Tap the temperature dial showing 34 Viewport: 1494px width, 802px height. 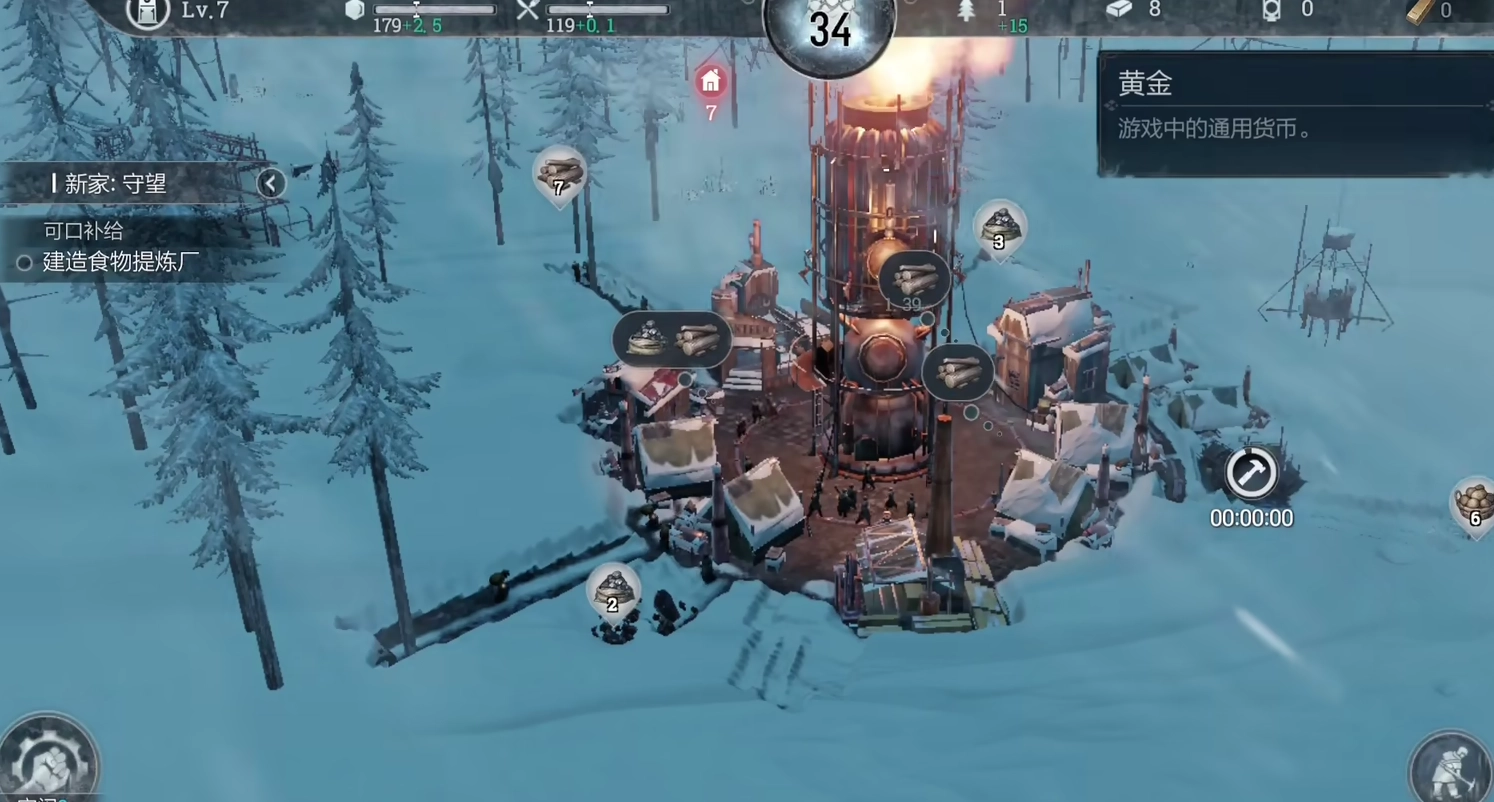830,30
